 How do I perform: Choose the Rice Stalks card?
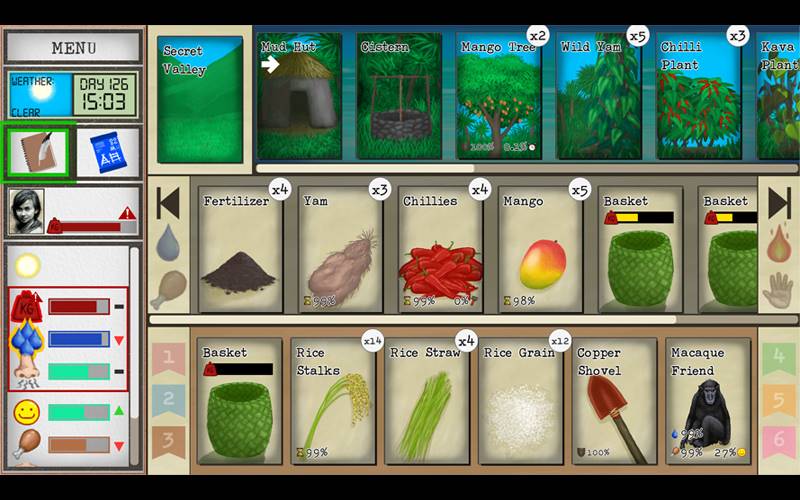[x=334, y=401]
